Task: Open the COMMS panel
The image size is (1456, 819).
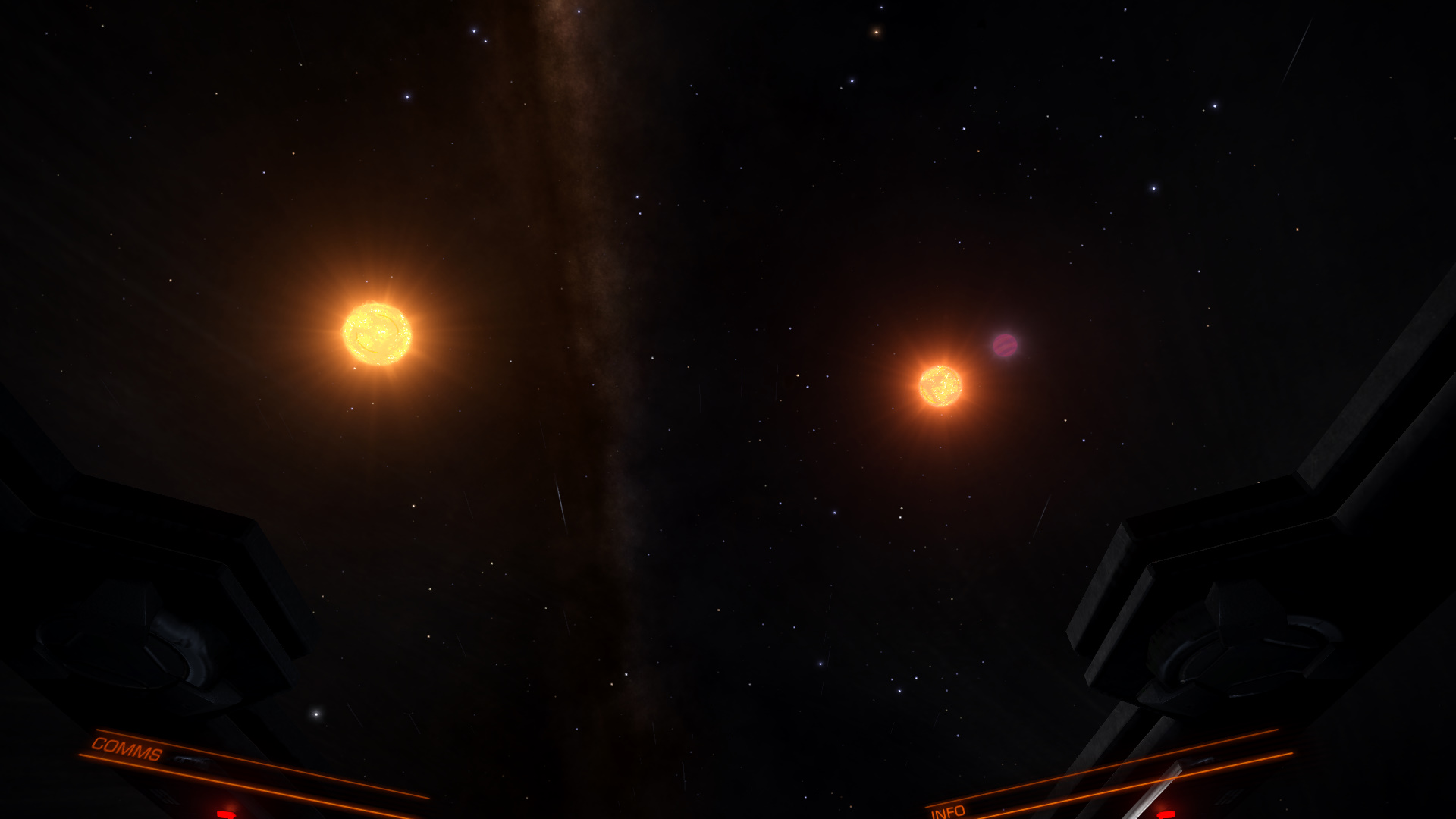Action: (127, 749)
